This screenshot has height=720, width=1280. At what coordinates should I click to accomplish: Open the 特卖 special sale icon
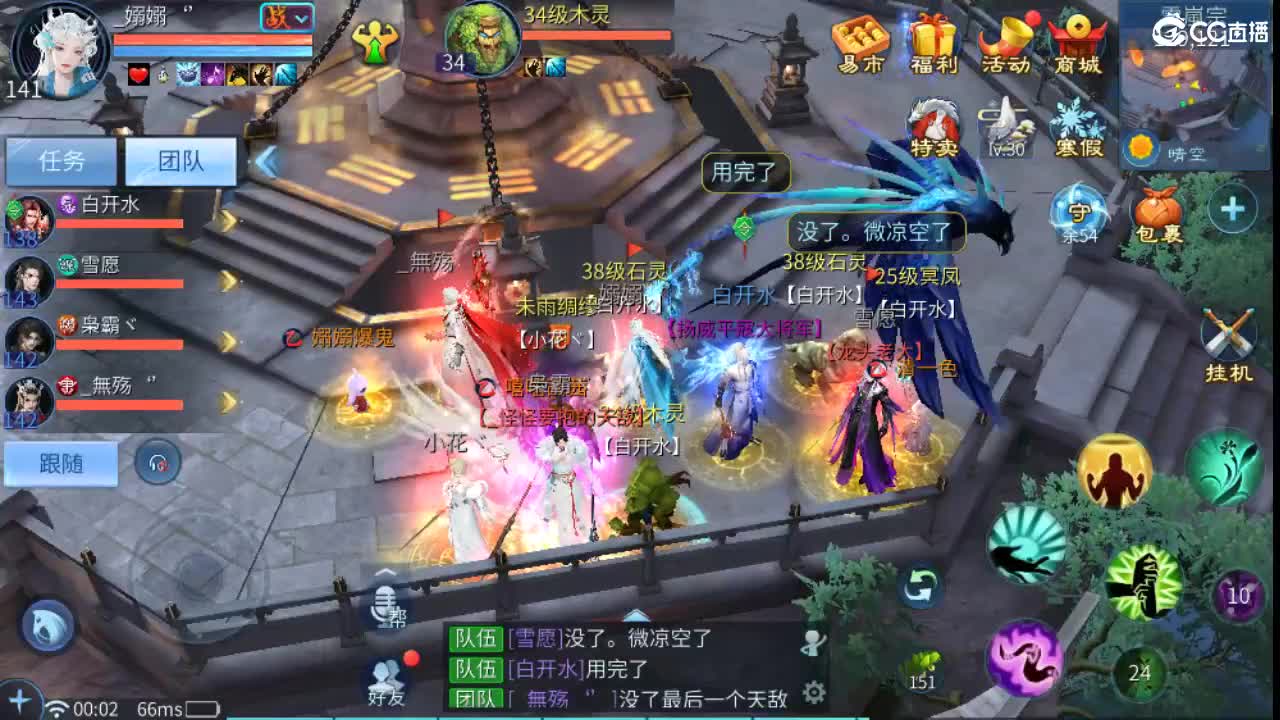click(x=936, y=125)
